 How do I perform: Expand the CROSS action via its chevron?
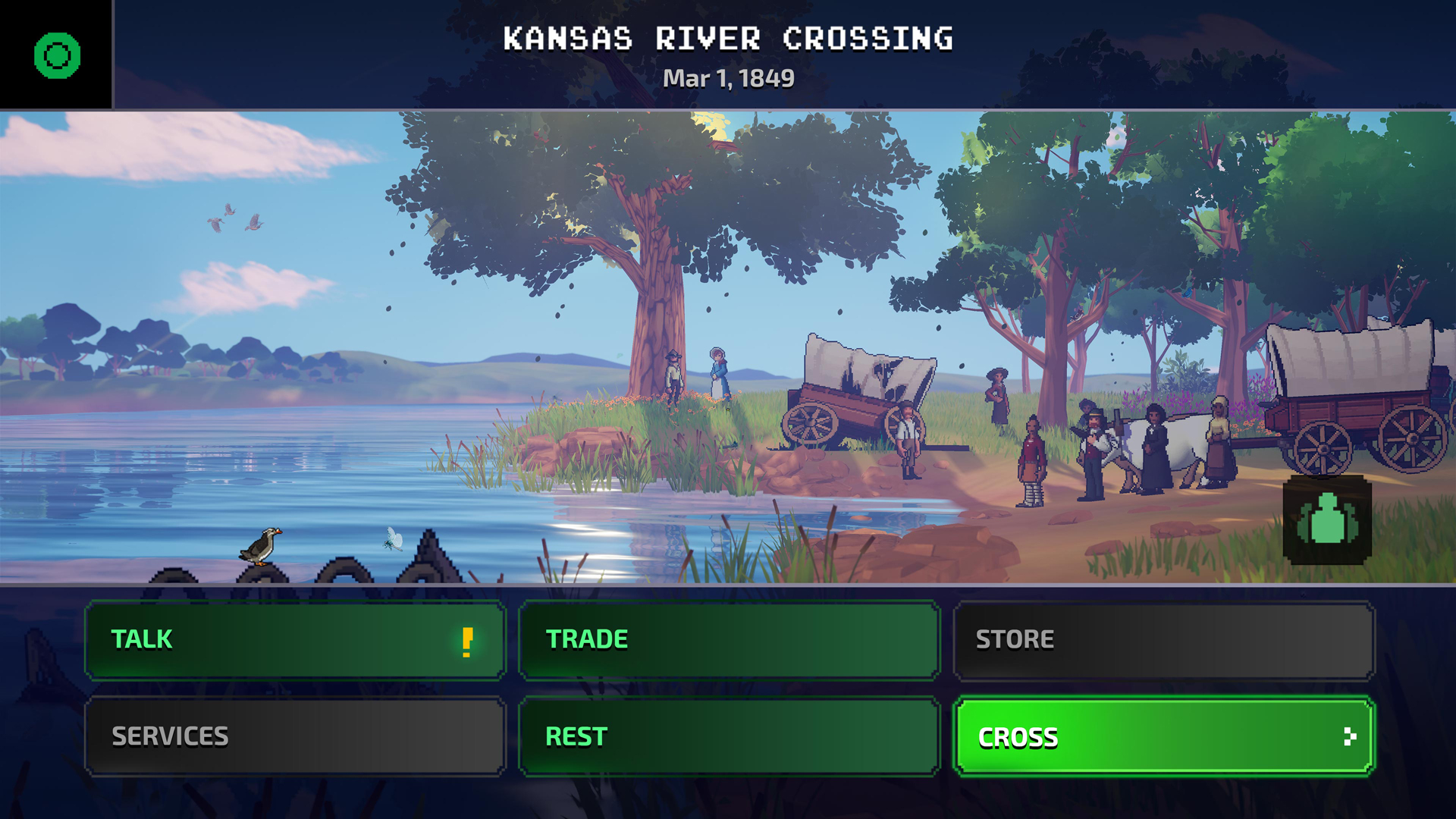point(1350,736)
